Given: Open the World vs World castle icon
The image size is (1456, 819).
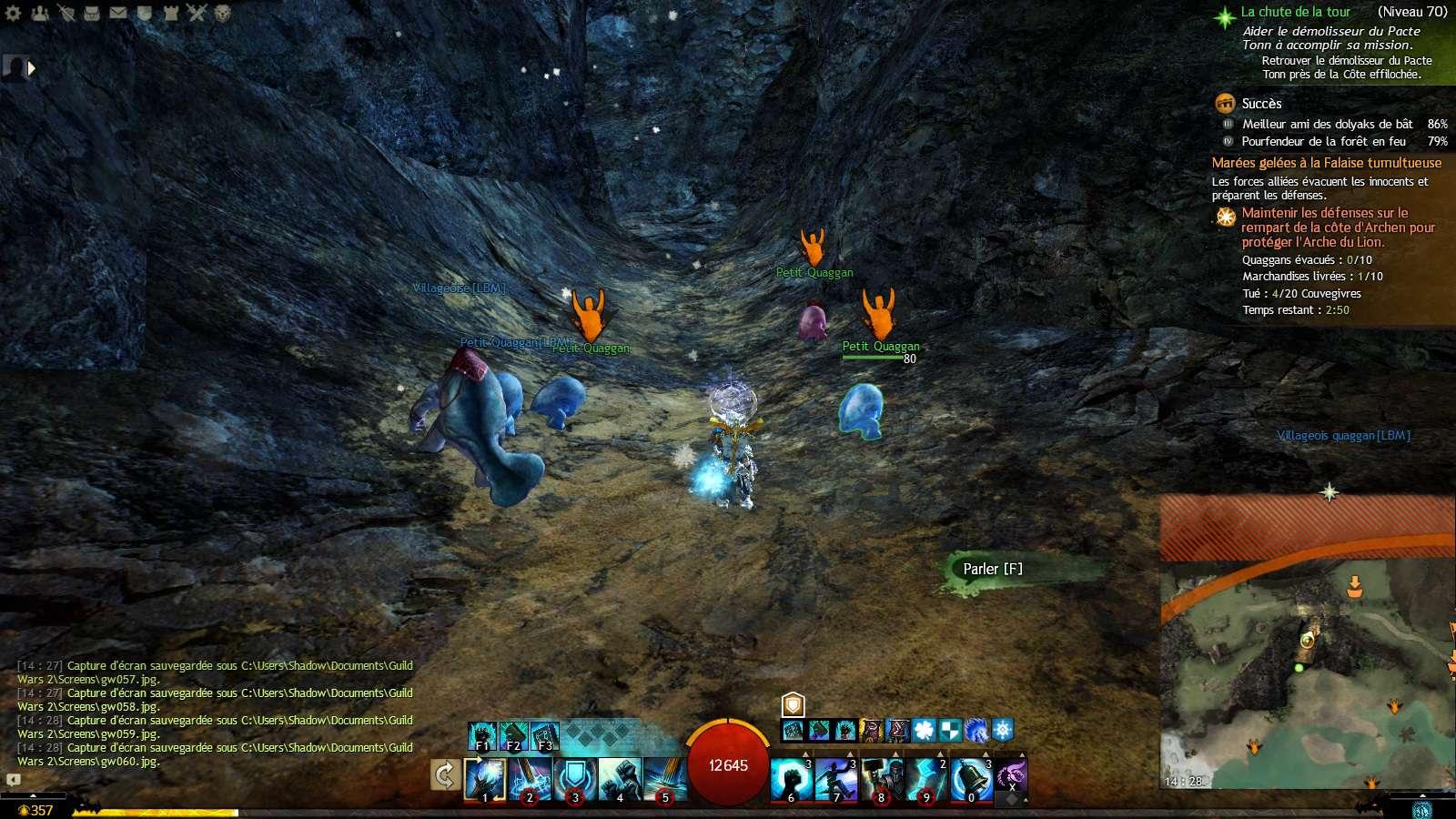Looking at the screenshot, I should [170, 13].
